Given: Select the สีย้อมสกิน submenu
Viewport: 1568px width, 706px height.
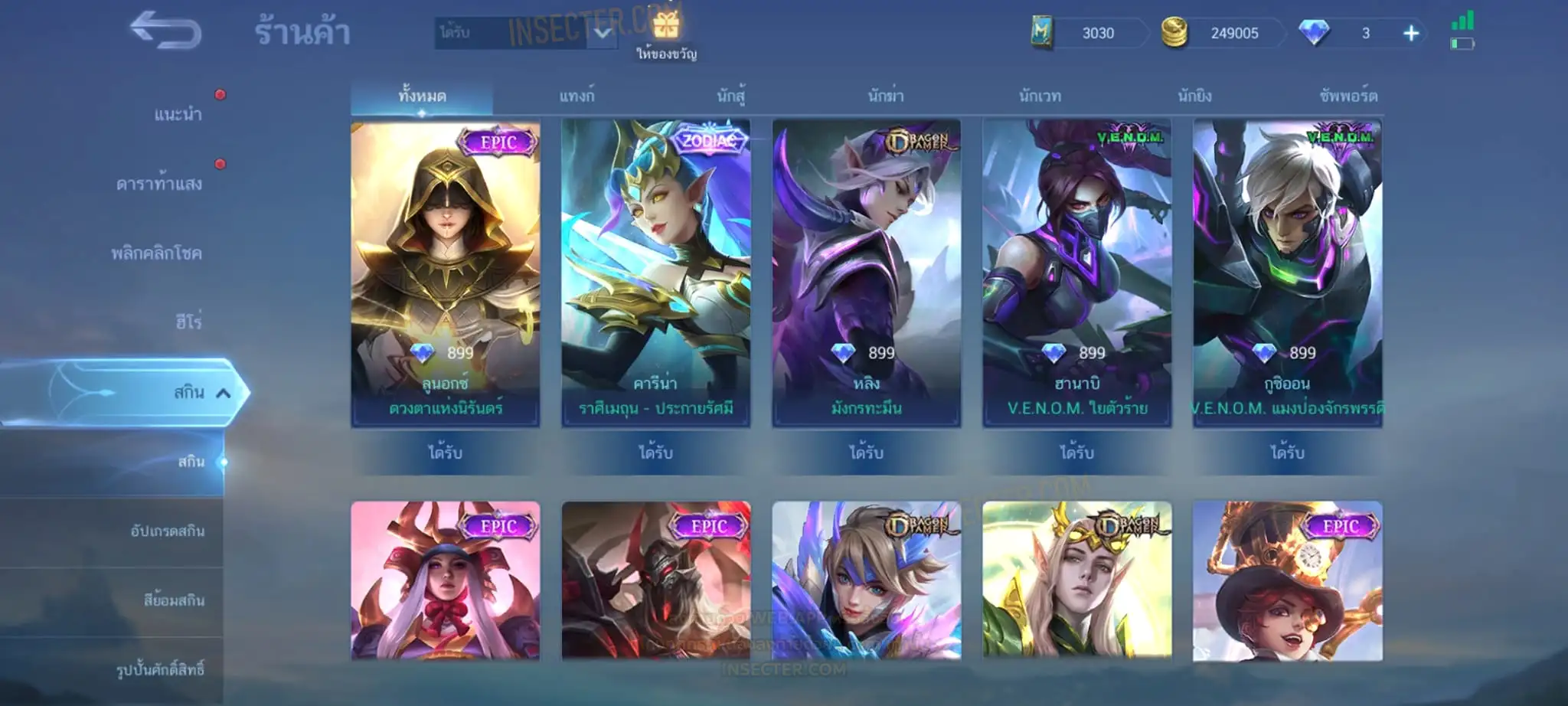Looking at the screenshot, I should 174,600.
